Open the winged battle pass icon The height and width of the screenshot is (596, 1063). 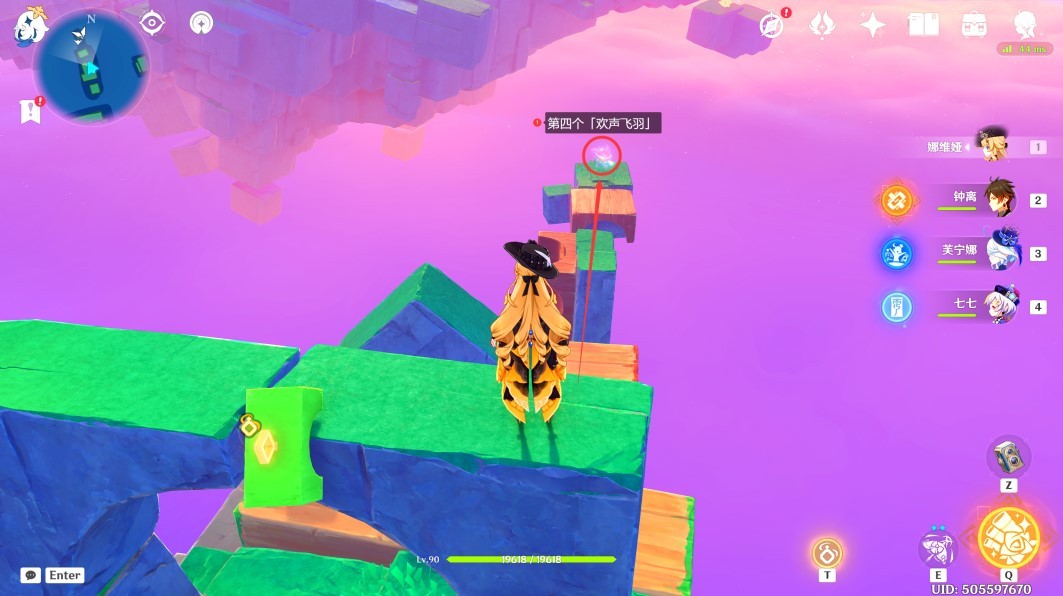tap(822, 26)
